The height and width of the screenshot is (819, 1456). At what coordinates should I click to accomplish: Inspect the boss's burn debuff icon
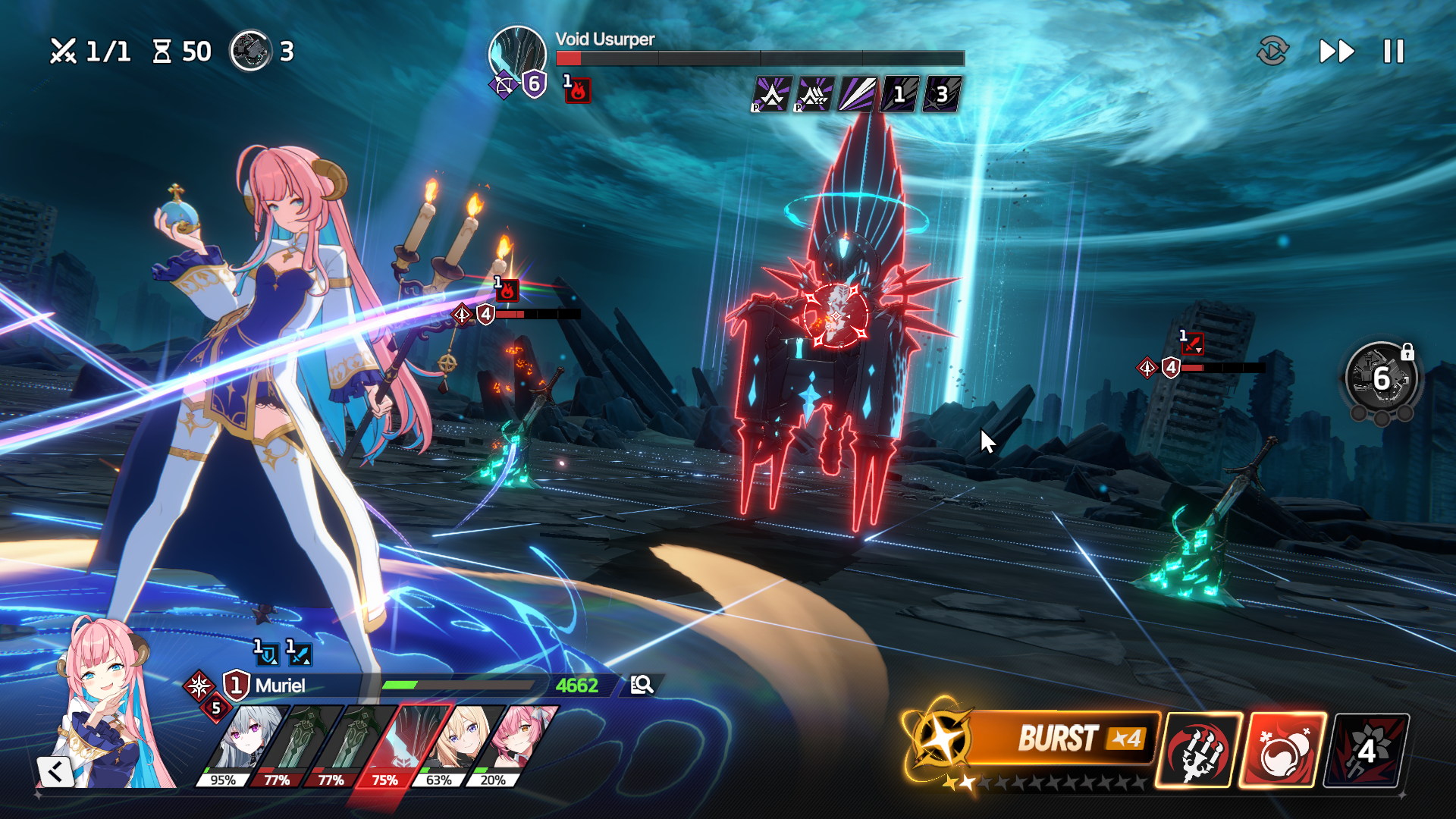577,90
